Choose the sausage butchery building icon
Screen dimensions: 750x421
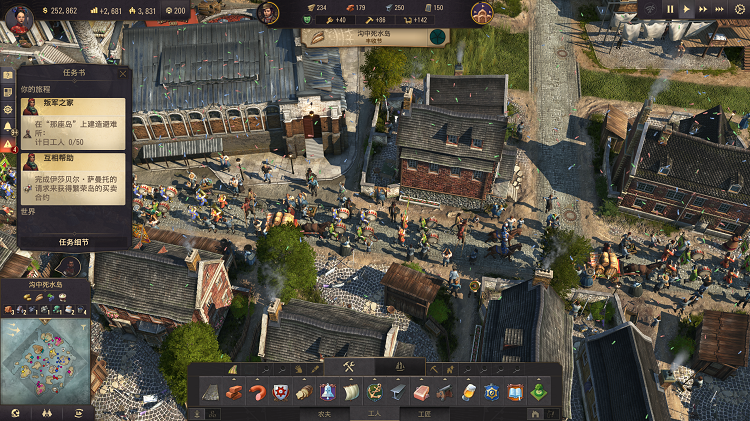click(x=258, y=392)
